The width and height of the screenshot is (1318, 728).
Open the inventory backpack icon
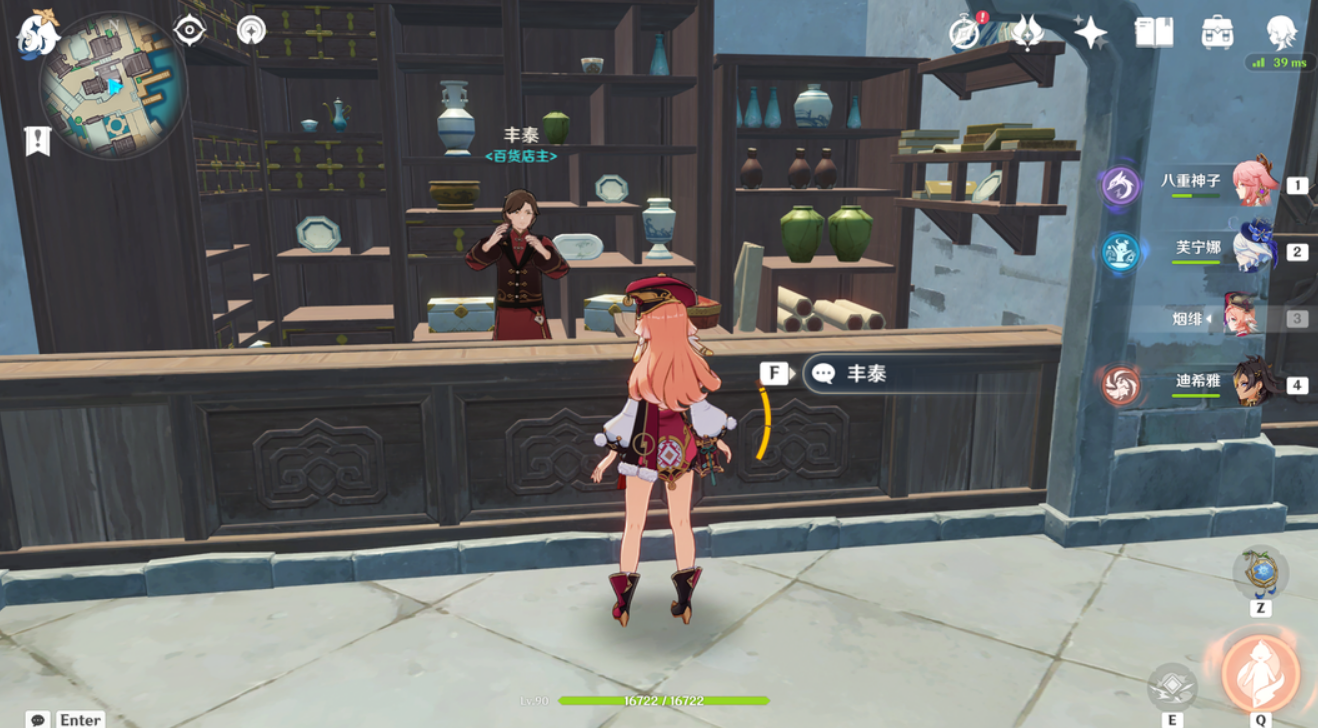1217,33
